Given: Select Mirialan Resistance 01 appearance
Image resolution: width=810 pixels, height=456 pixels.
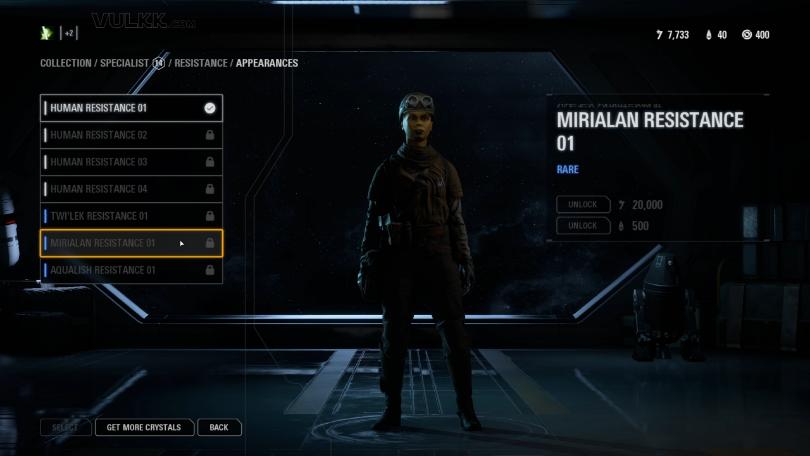Looking at the screenshot, I should point(130,243).
